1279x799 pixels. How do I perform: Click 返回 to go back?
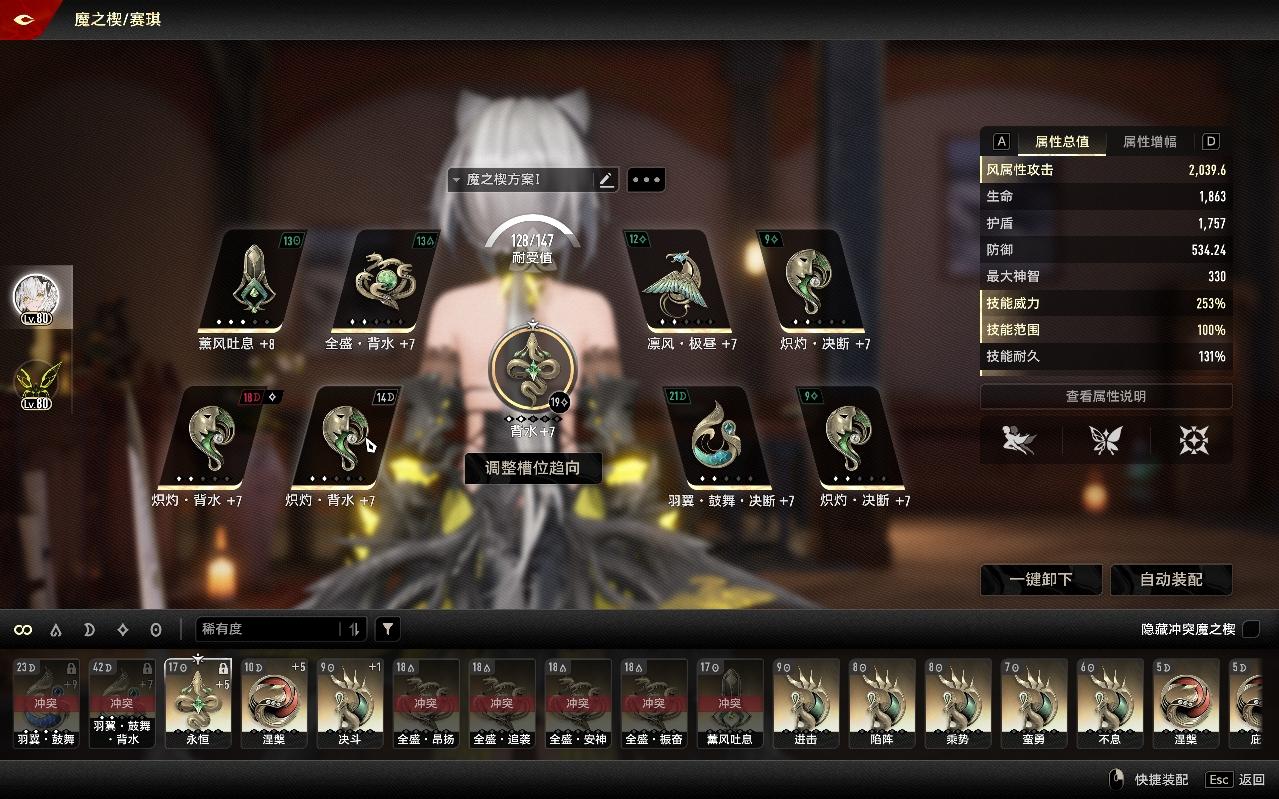click(x=1250, y=780)
